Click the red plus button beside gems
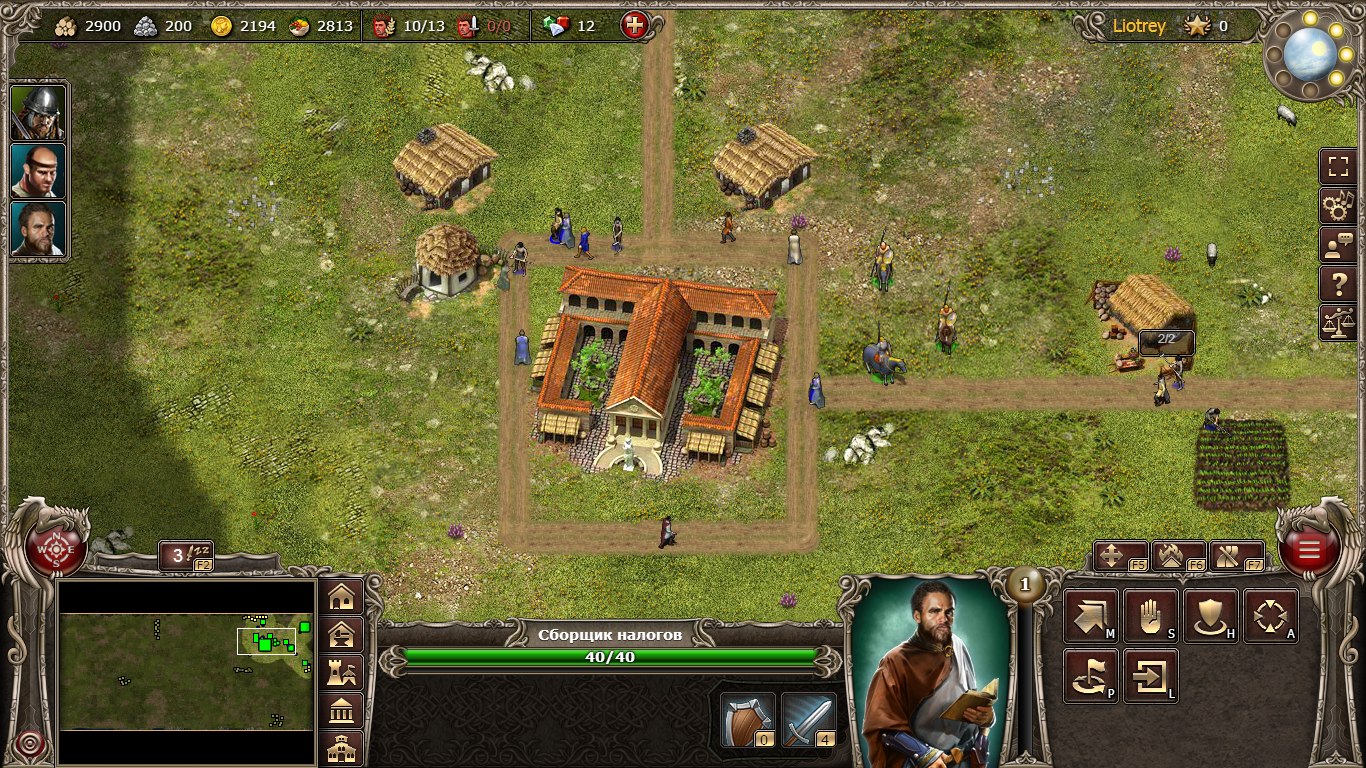Image resolution: width=1366 pixels, height=768 pixels. tap(635, 26)
